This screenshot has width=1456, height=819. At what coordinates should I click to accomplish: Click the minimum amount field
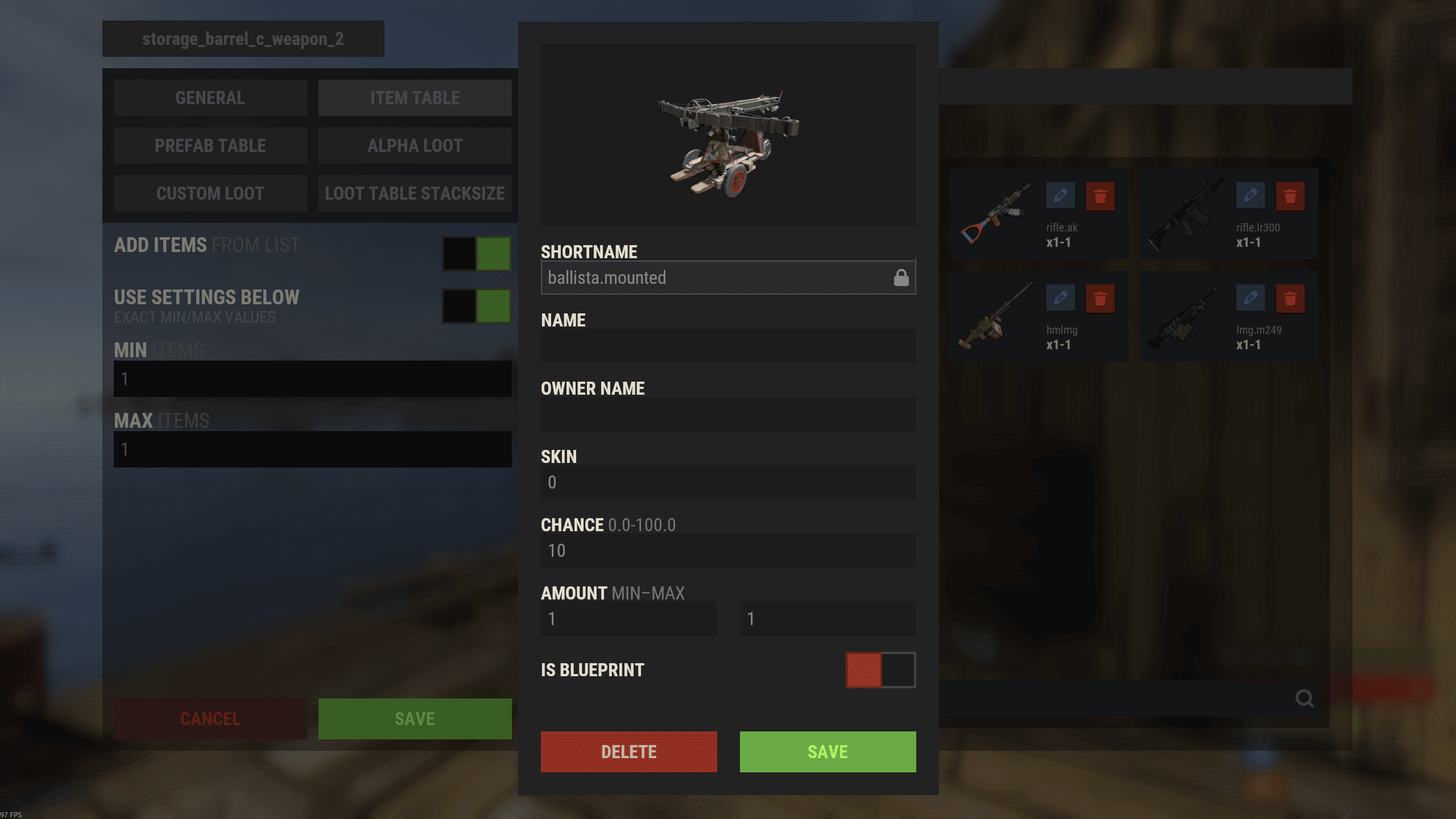coord(628,619)
